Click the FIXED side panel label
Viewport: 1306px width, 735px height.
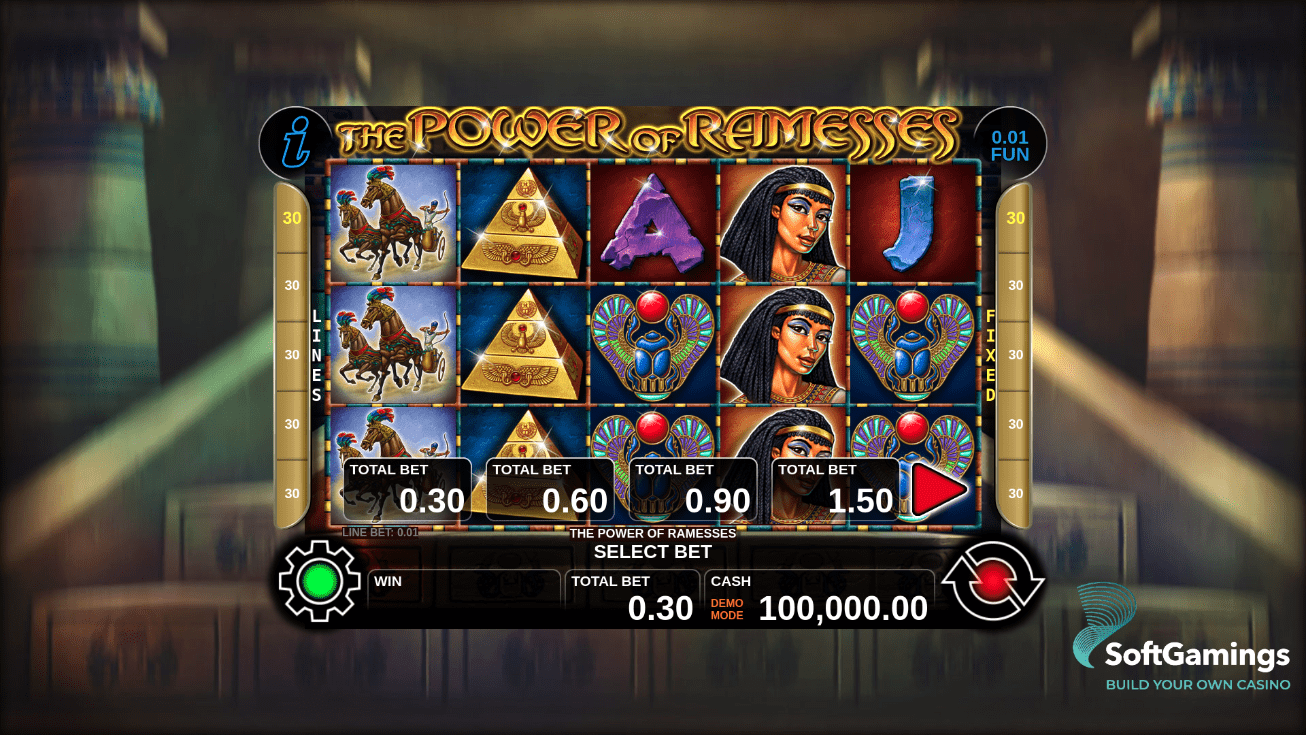[x=988, y=355]
